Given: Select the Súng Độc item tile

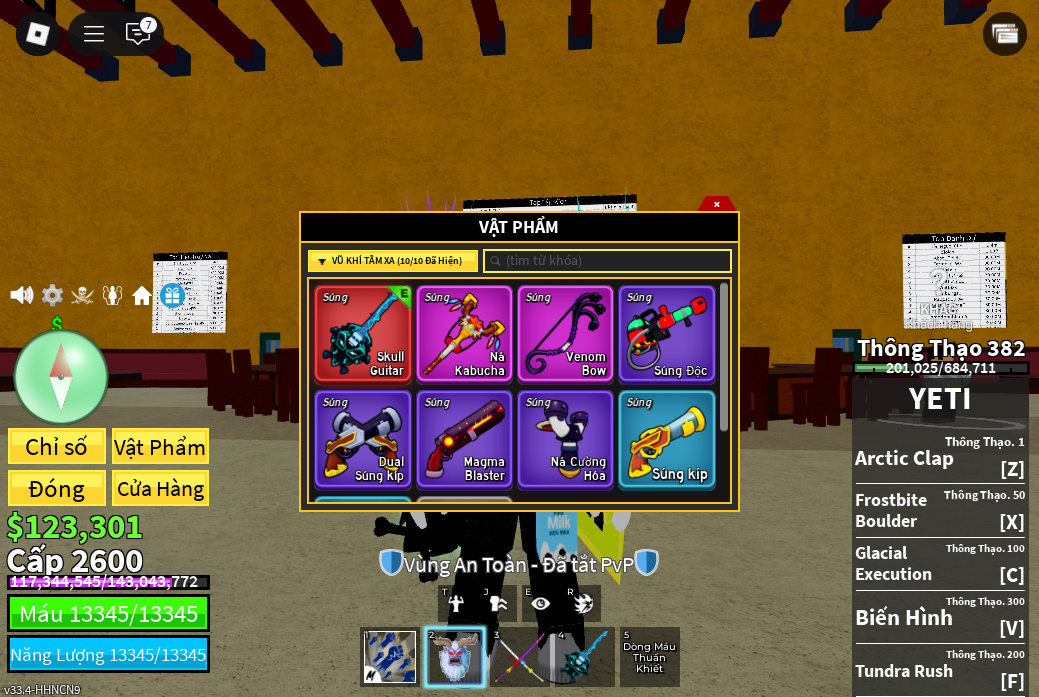Looking at the screenshot, I should pos(666,334).
